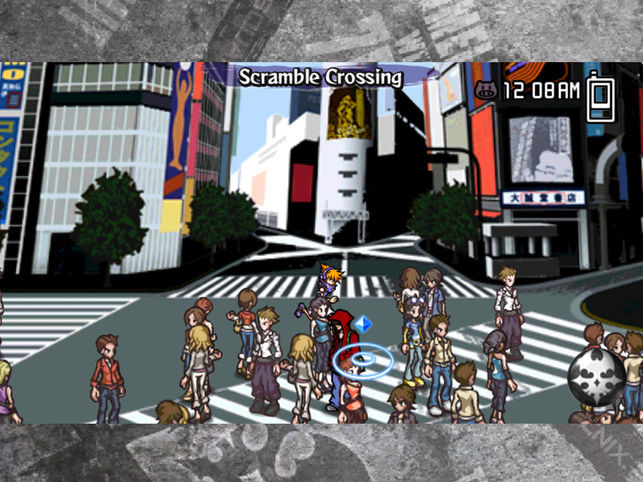
Task: Tap the pig face icon beside the clock
Action: (486, 91)
